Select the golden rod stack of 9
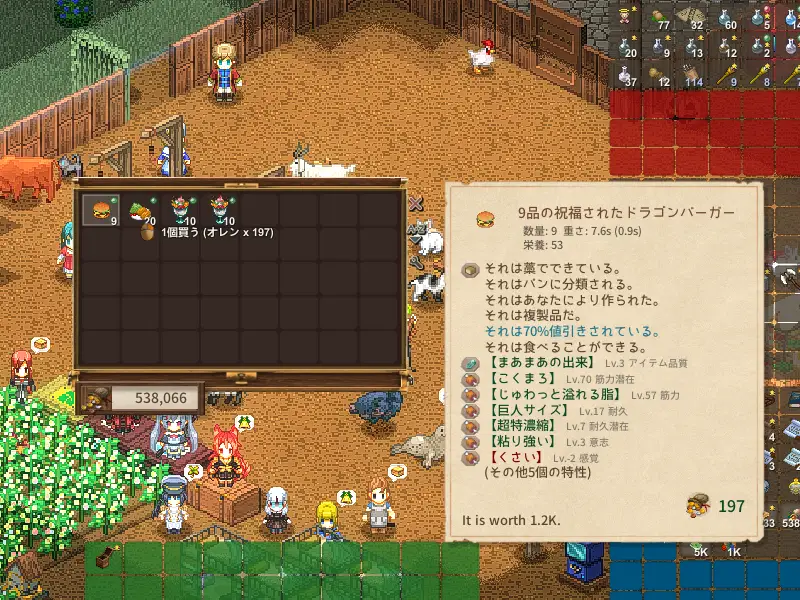 [x=725, y=75]
